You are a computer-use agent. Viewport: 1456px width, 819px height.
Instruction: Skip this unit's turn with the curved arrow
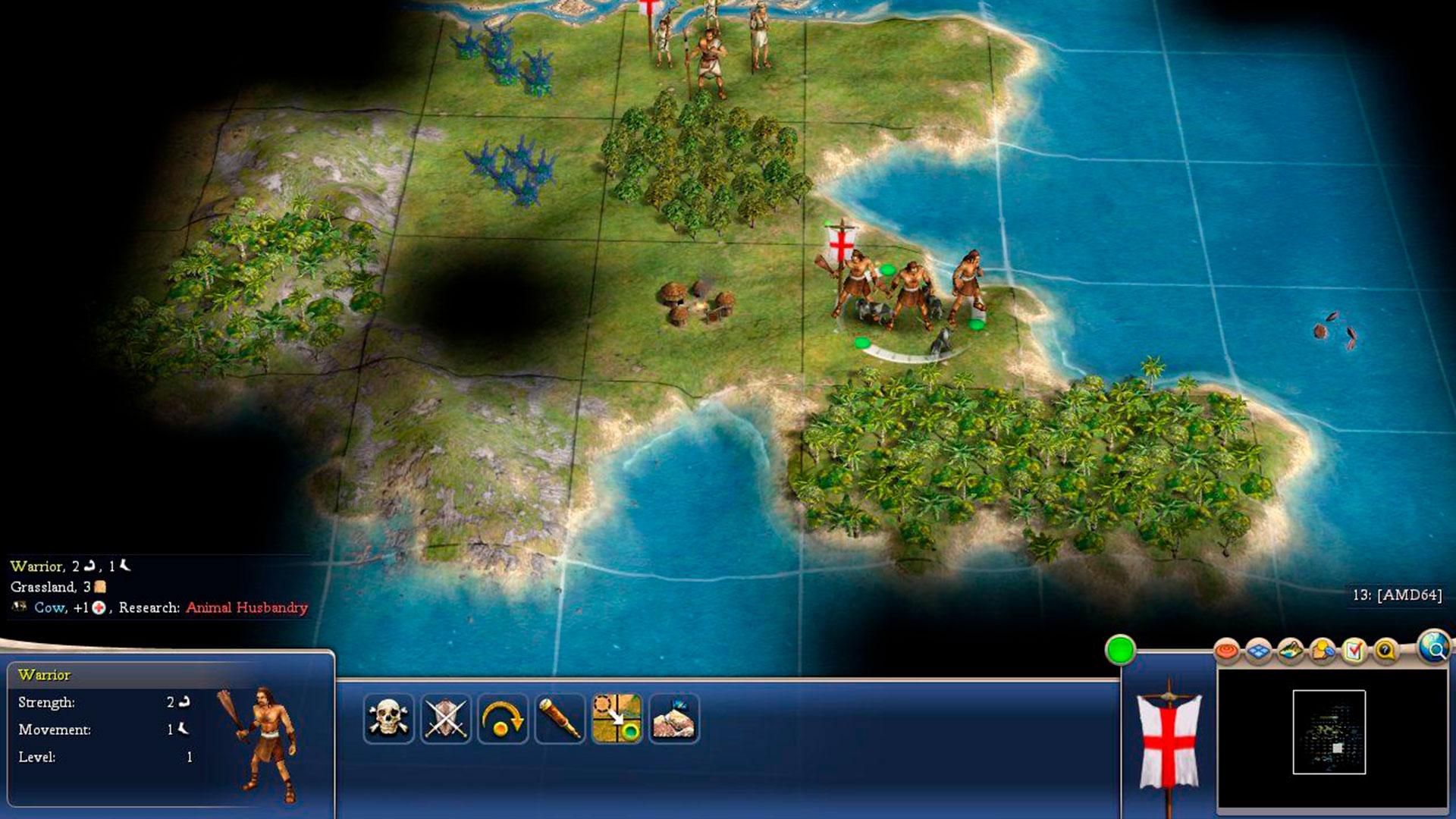click(x=503, y=718)
